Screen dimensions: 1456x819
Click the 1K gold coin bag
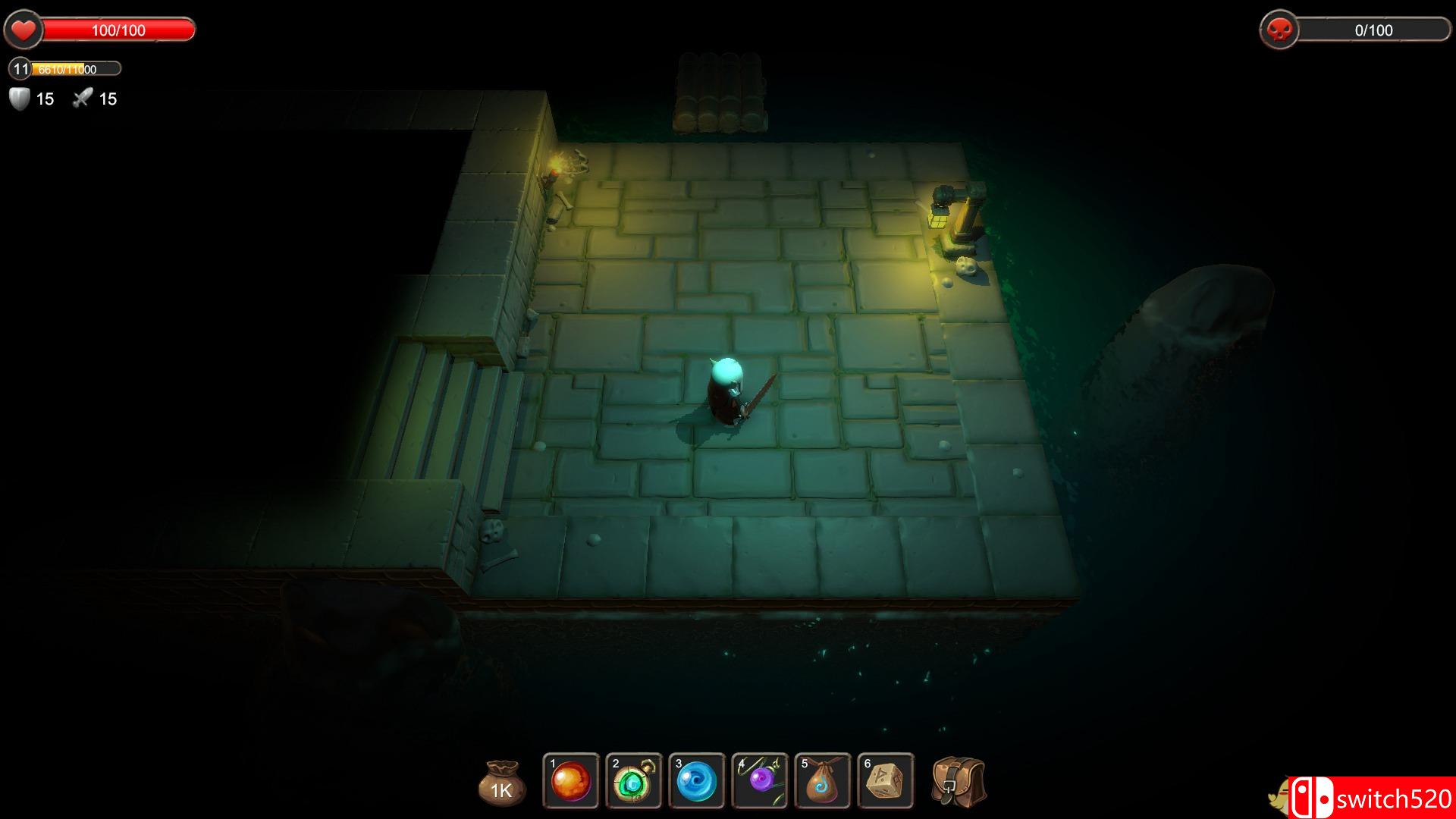pyautogui.click(x=501, y=784)
